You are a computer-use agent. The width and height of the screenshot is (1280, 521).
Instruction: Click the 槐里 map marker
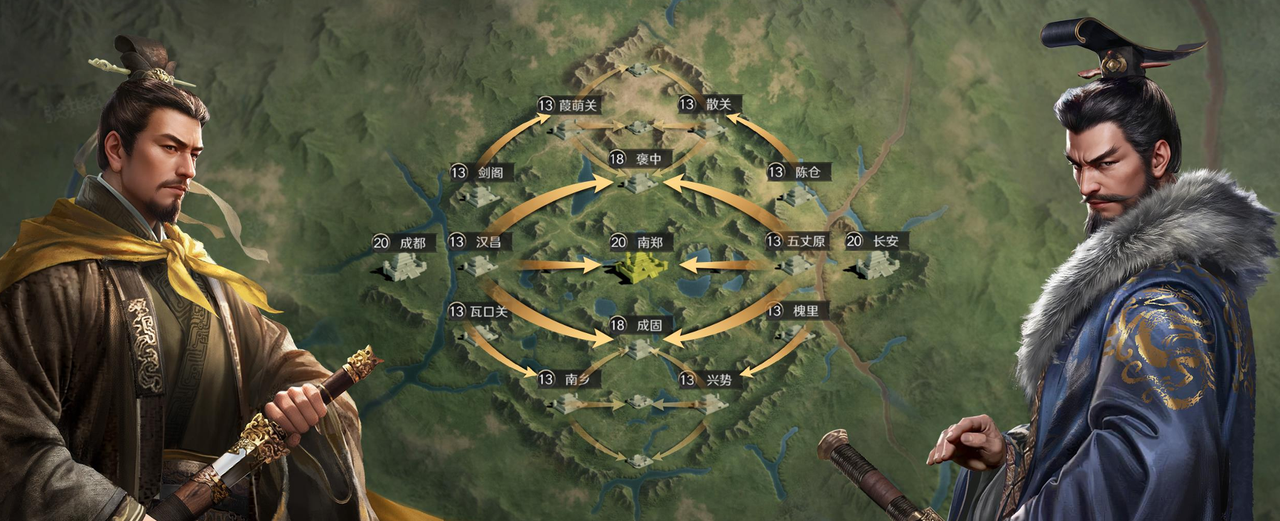(795, 333)
